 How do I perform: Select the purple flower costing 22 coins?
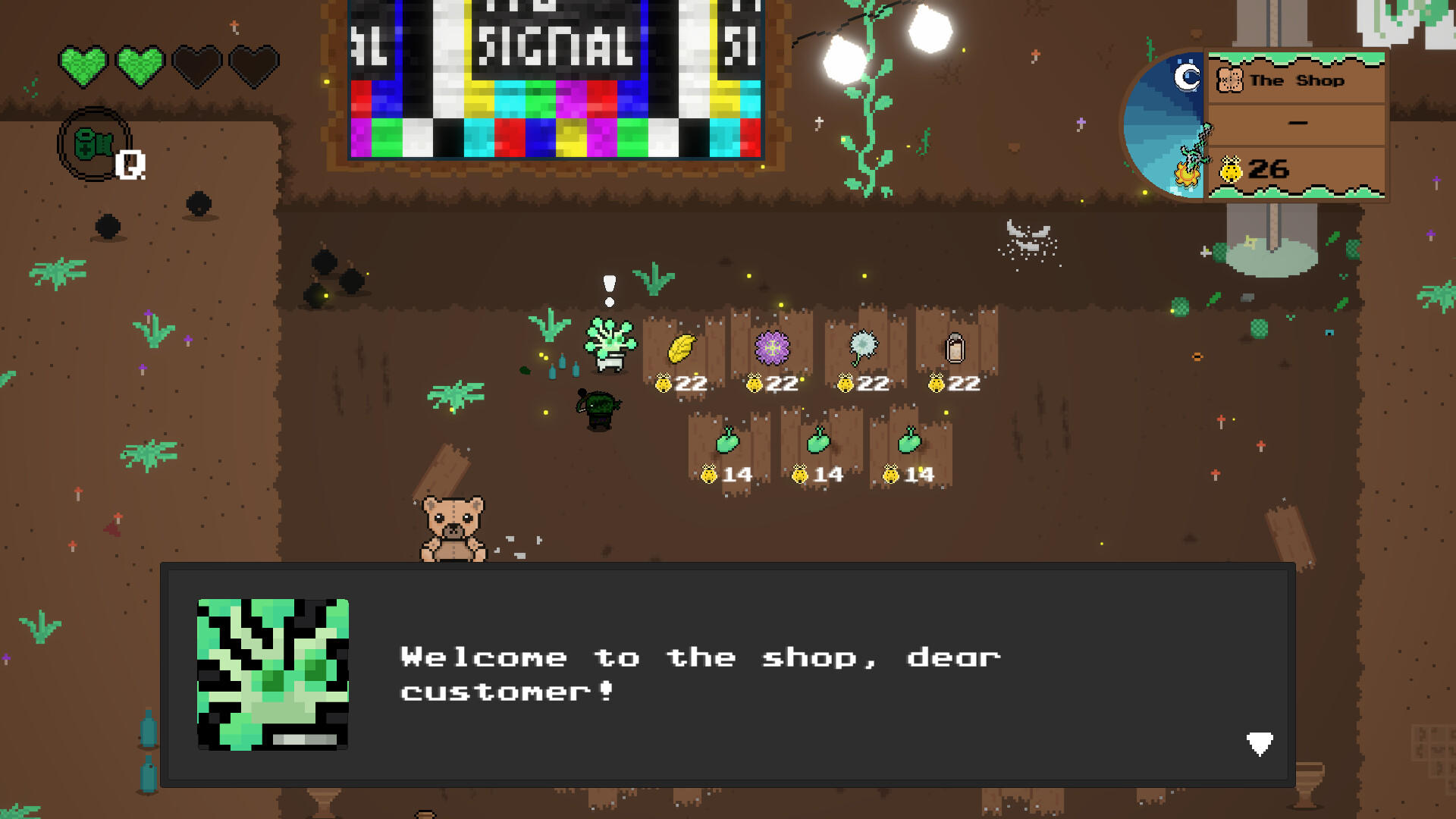coord(771,347)
